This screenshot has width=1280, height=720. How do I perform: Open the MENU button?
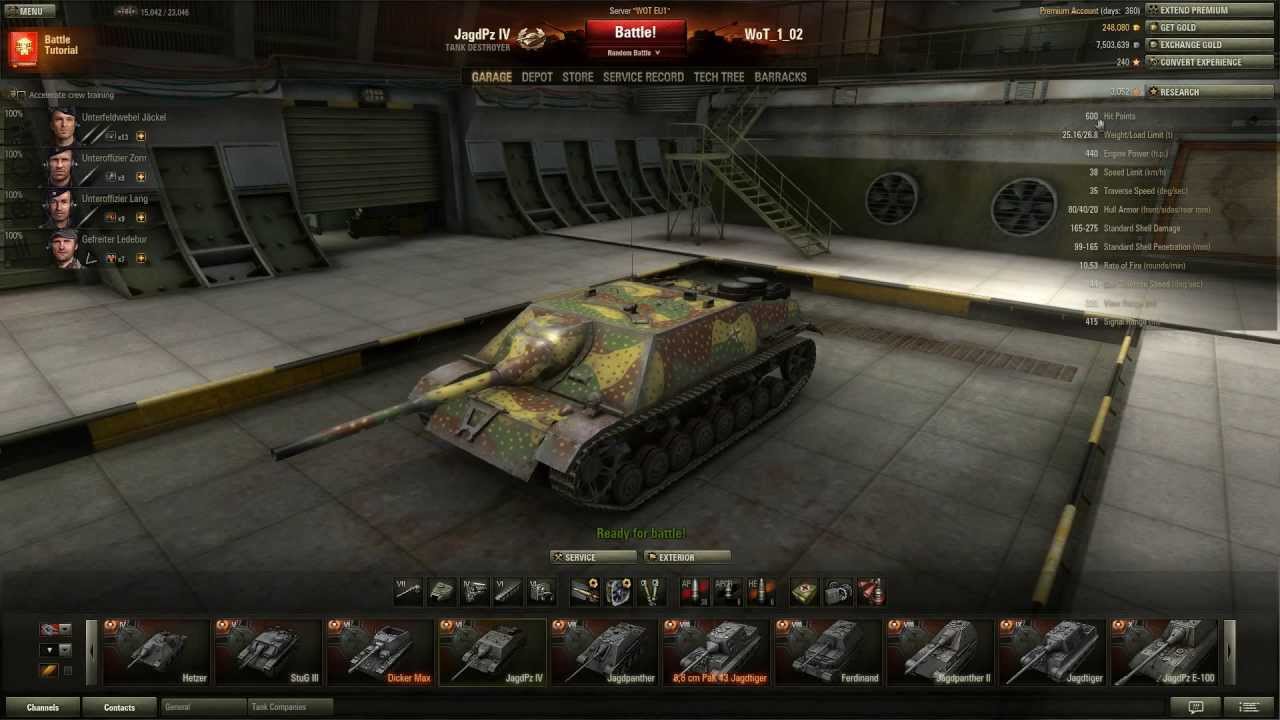(28, 11)
